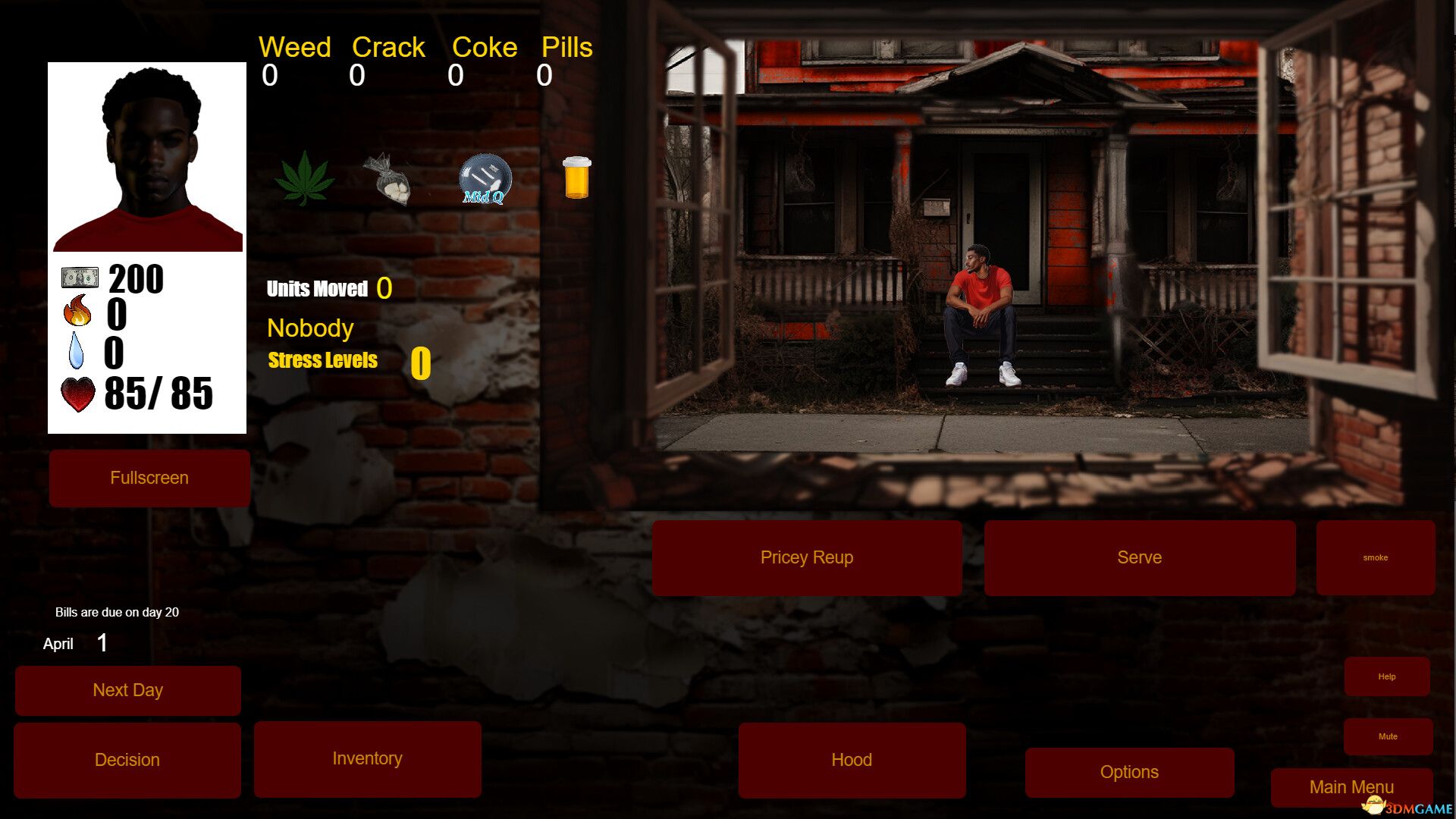Open the Hood screen

coord(852,759)
